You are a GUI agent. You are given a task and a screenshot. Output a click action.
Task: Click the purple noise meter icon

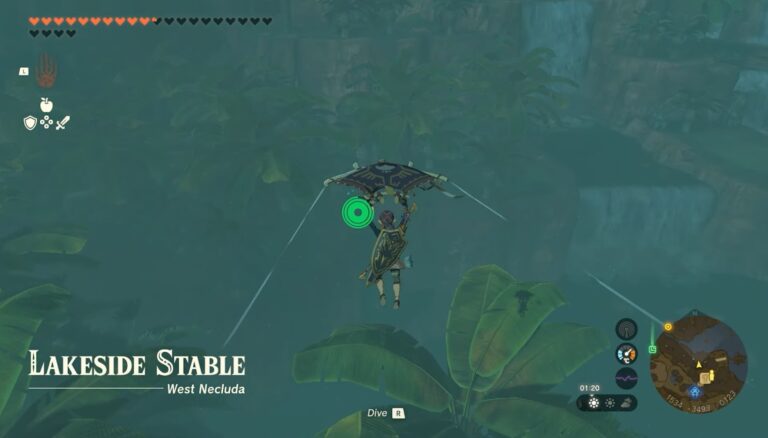click(626, 379)
